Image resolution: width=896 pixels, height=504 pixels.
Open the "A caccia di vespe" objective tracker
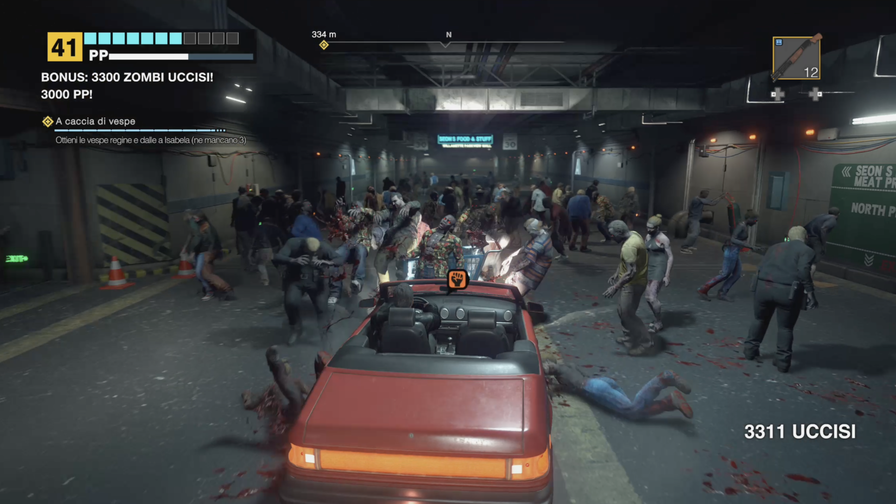point(95,121)
